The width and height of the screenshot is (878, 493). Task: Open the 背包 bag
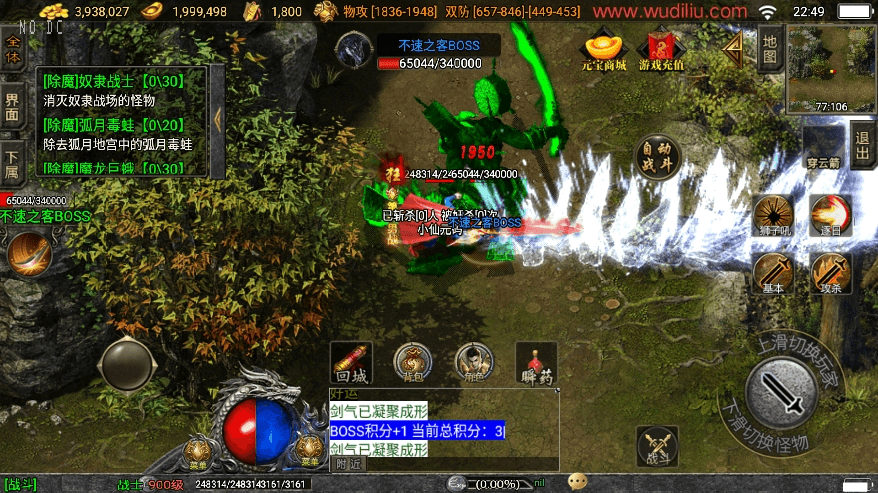pyautogui.click(x=412, y=363)
